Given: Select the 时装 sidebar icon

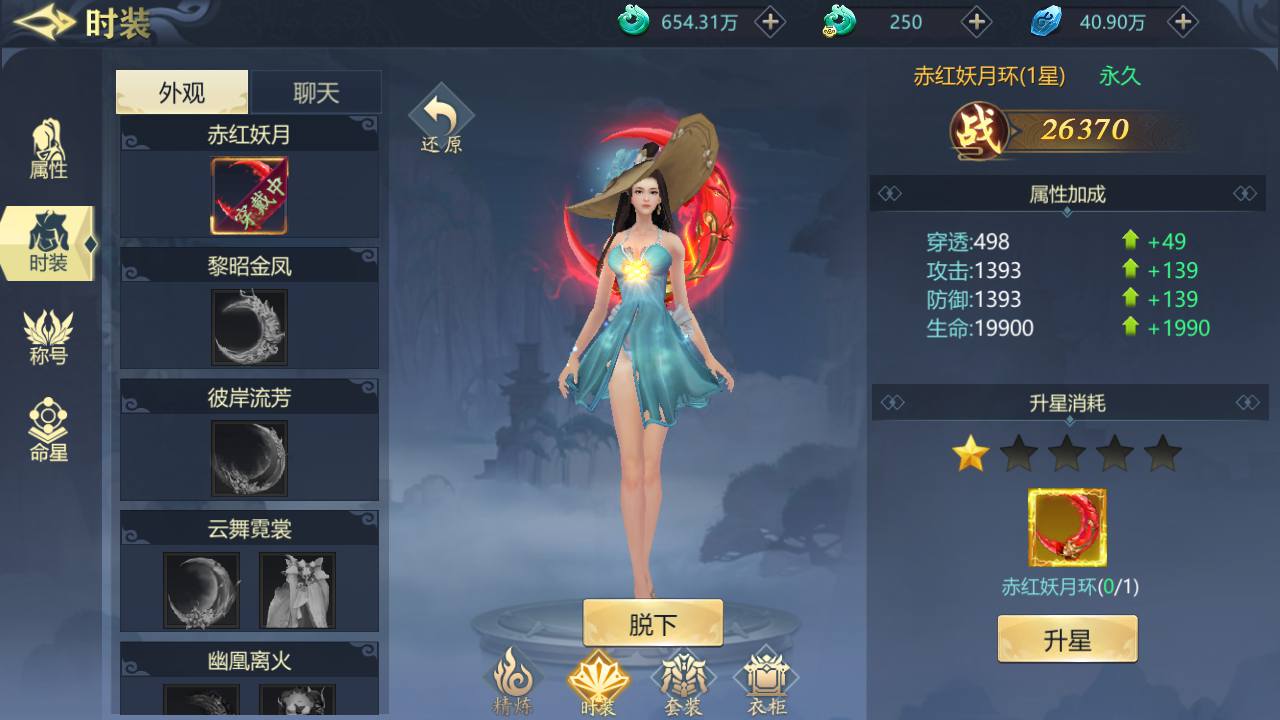Looking at the screenshot, I should pos(47,240).
